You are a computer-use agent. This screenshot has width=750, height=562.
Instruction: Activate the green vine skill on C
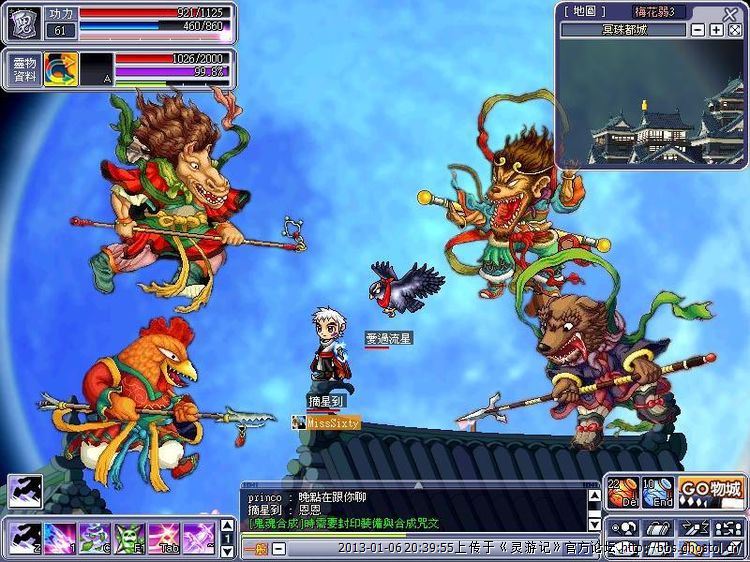click(95, 536)
